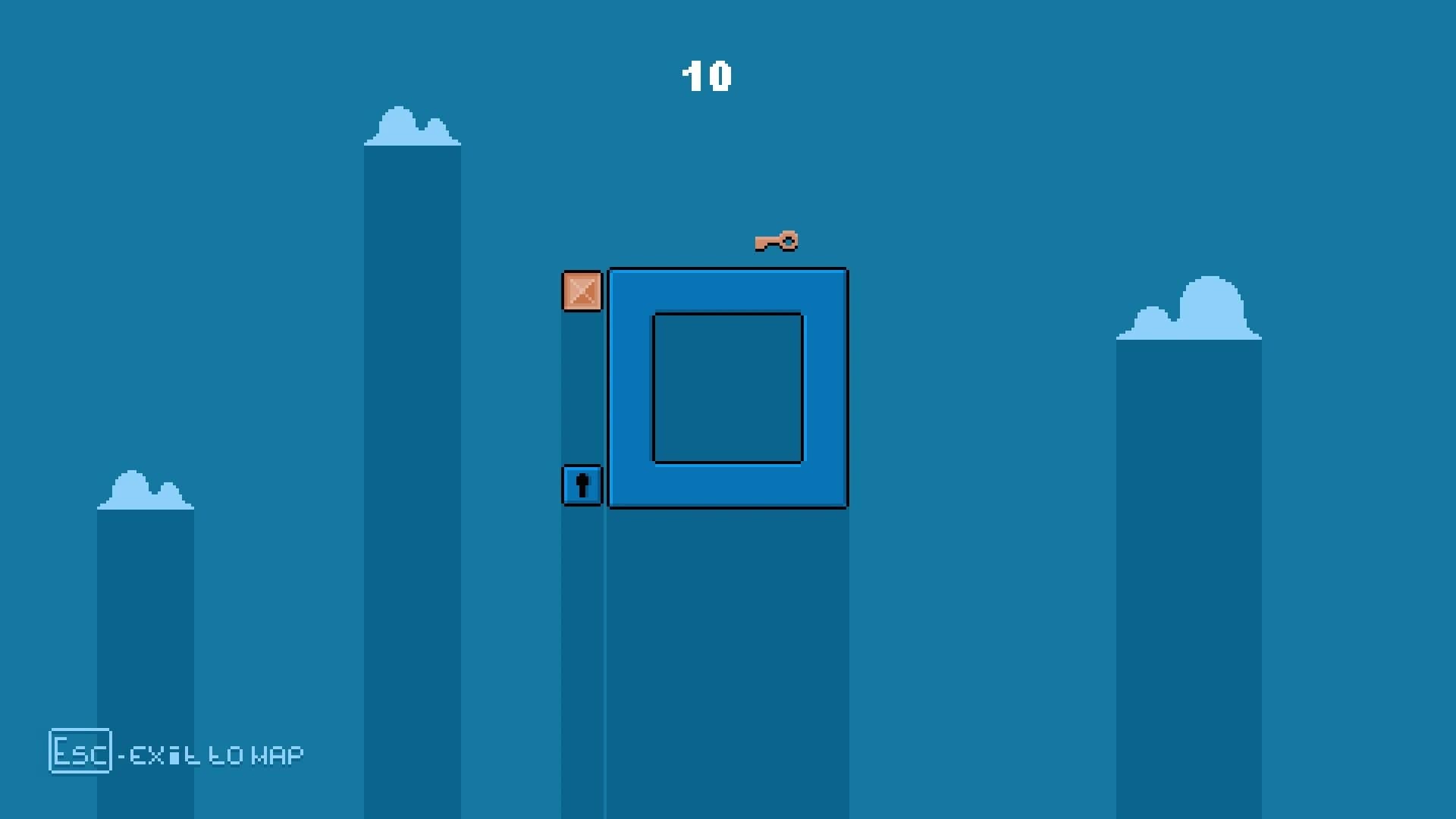The height and width of the screenshot is (819, 1456).
Task: Click the tall pillar on the left
Action: click(x=412, y=455)
